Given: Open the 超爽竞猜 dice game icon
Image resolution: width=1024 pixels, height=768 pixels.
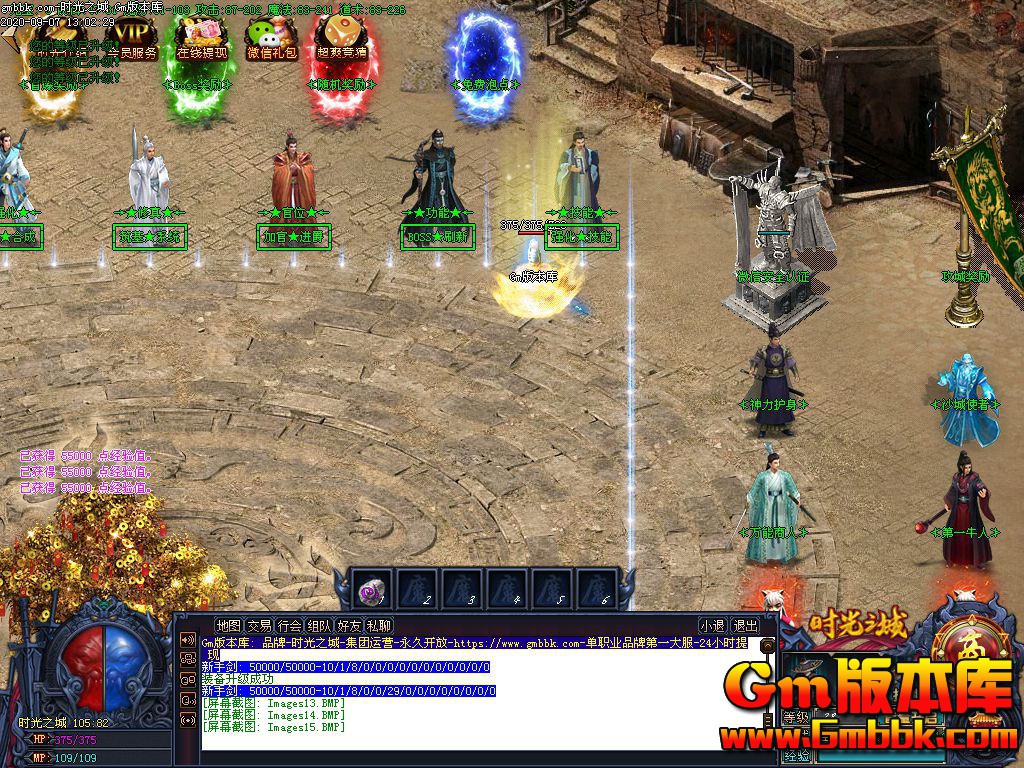Looking at the screenshot, I should (341, 40).
